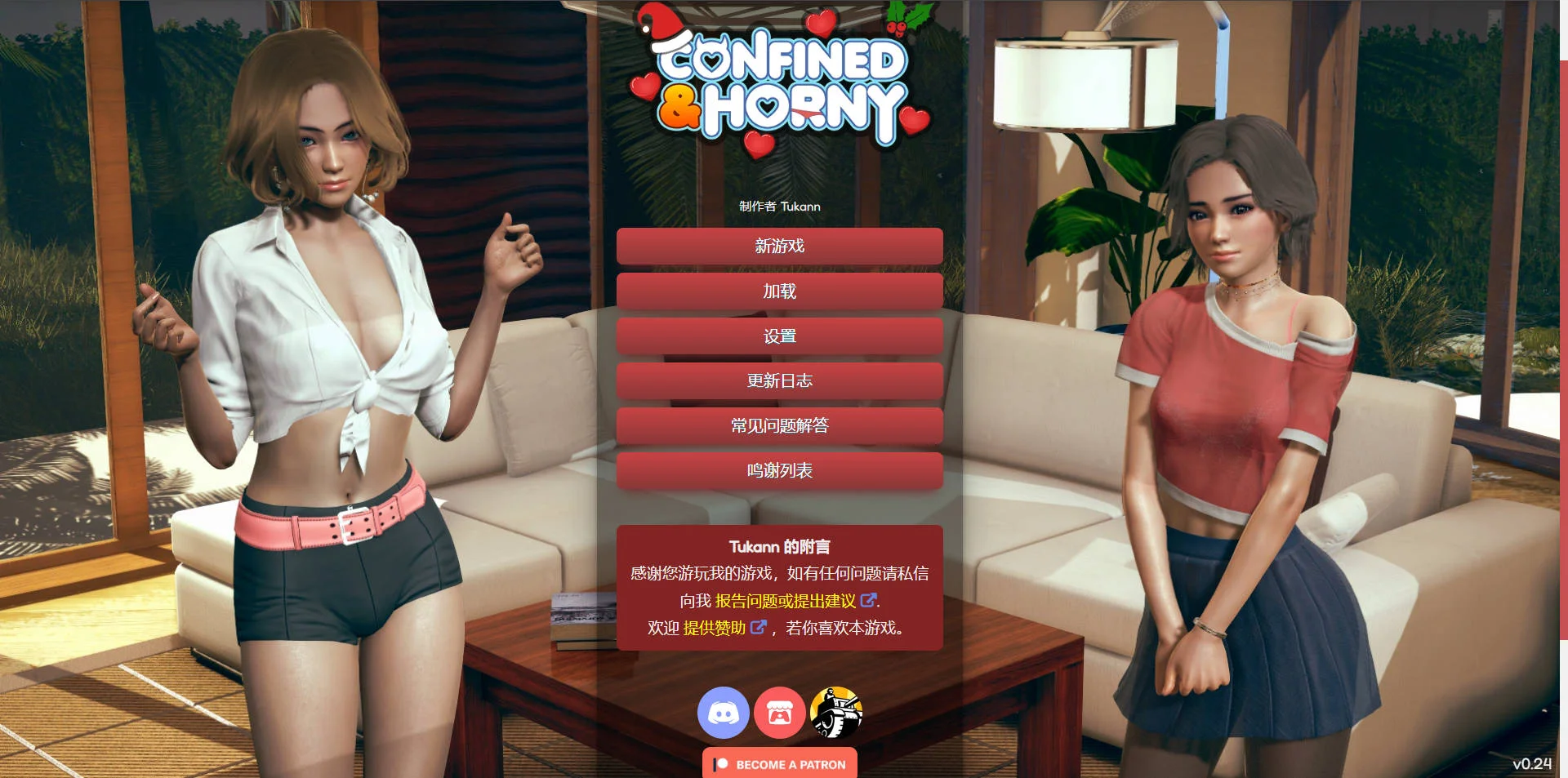Open the 设置 screen

pyautogui.click(x=780, y=336)
